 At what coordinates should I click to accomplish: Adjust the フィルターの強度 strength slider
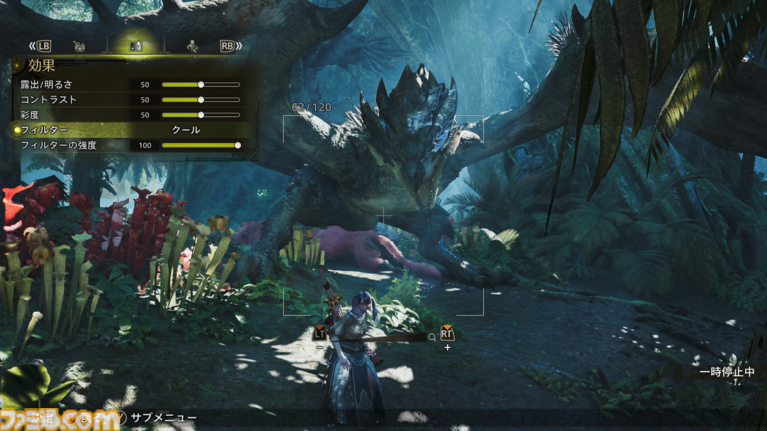pos(200,145)
